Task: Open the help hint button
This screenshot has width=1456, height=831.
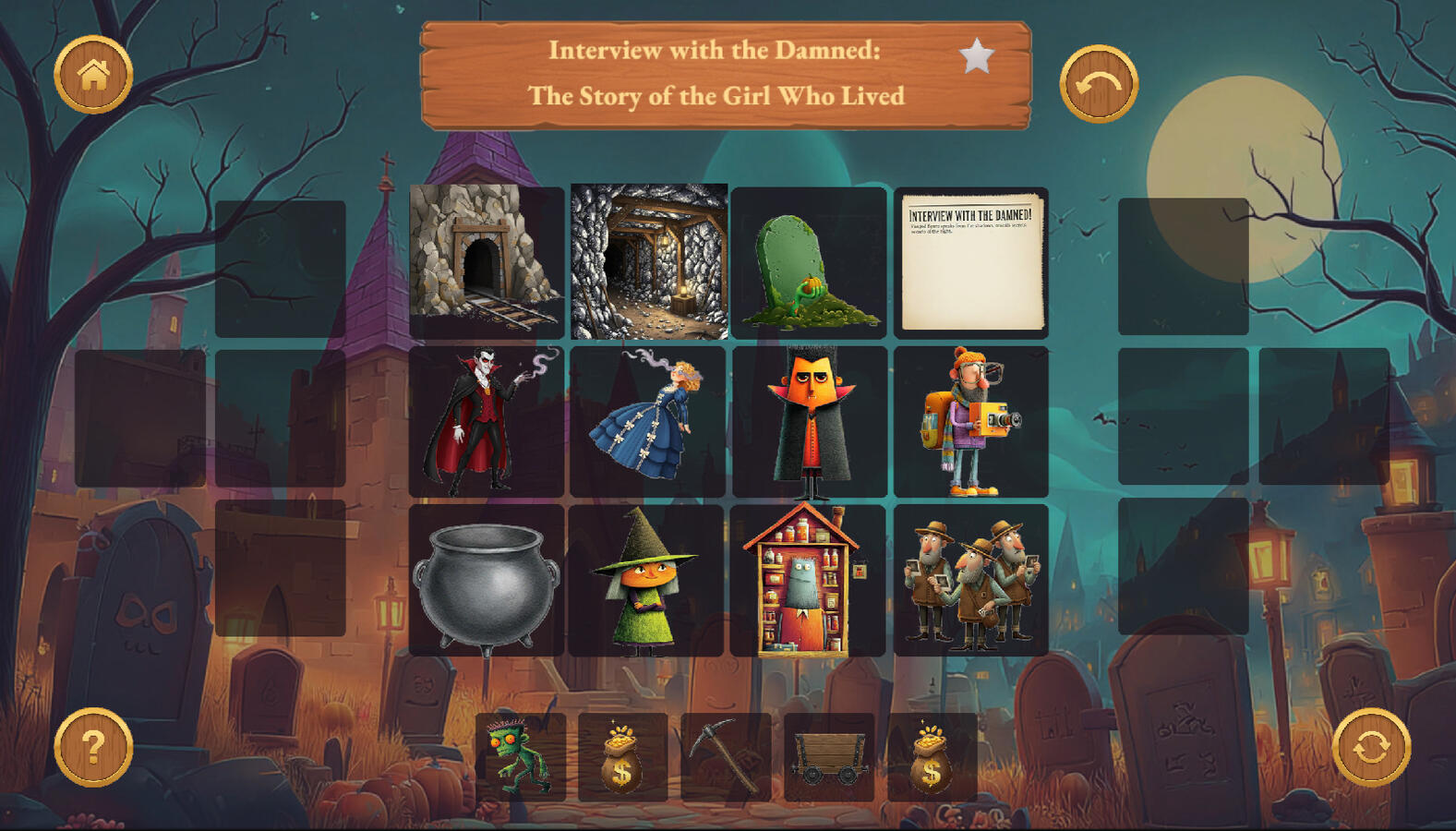Action: click(x=93, y=746)
